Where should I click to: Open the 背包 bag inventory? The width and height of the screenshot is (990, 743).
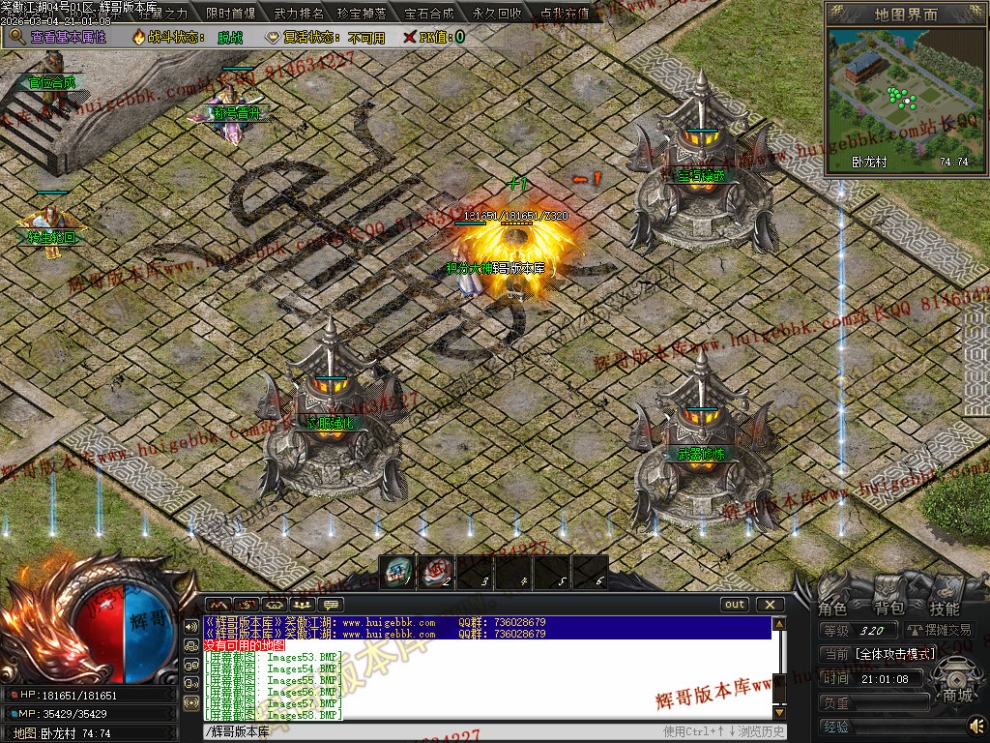pyautogui.click(x=889, y=608)
